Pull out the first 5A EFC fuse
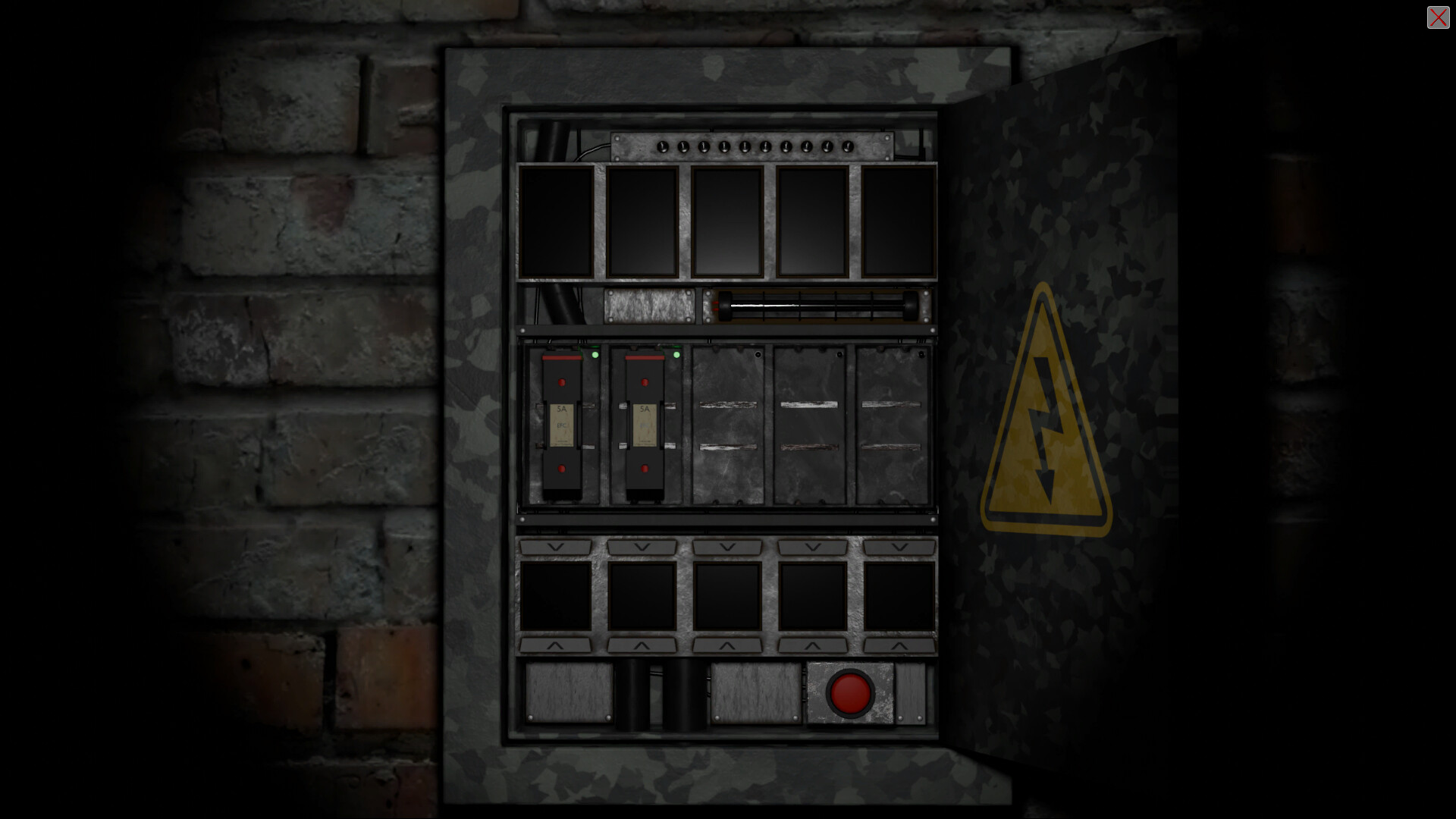Image resolution: width=1456 pixels, height=819 pixels. click(561, 425)
